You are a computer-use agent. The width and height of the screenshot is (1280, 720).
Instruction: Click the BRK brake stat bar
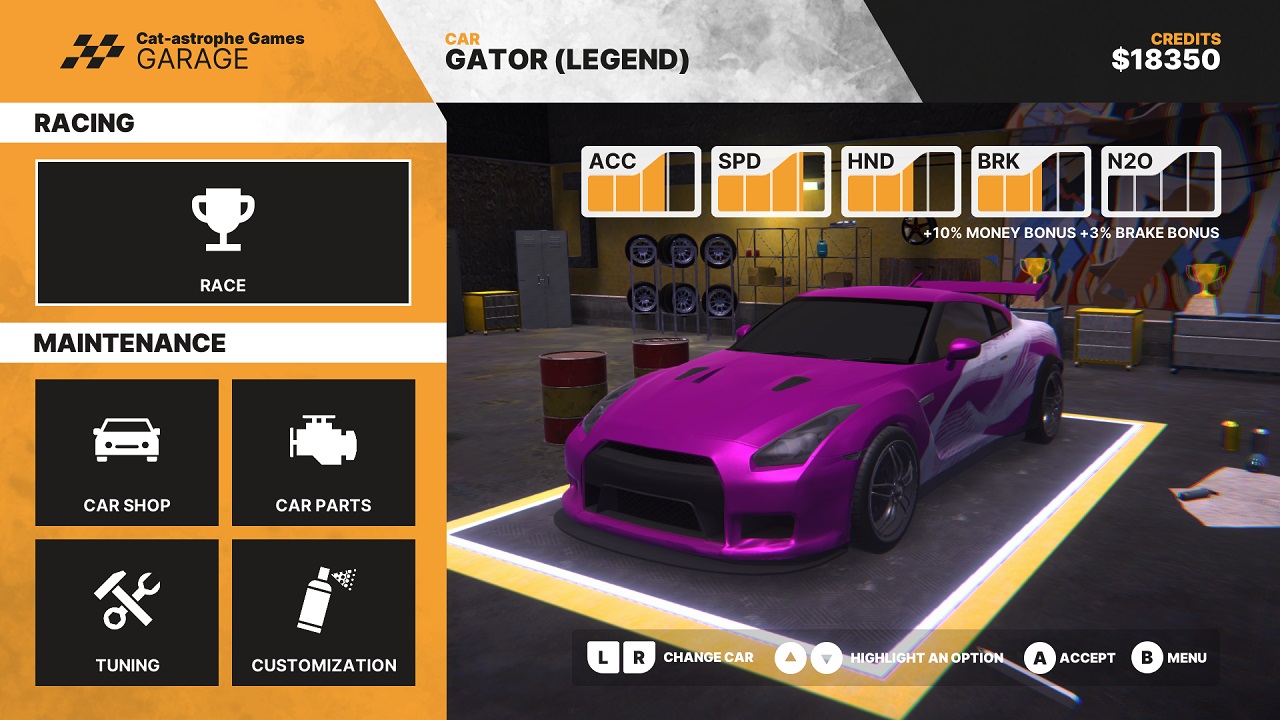(1030, 183)
